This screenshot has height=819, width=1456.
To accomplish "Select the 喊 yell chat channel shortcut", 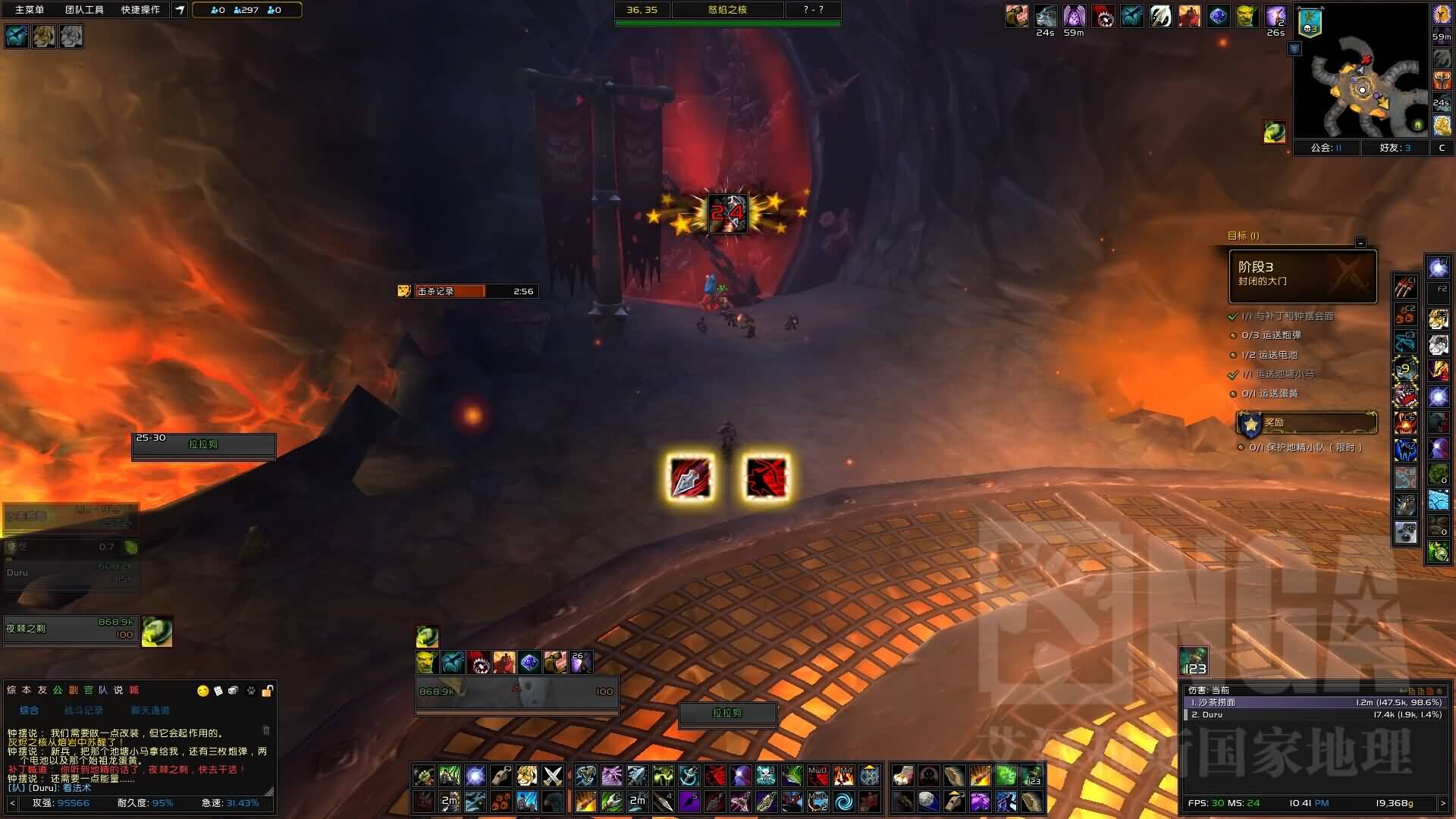I will [x=134, y=690].
